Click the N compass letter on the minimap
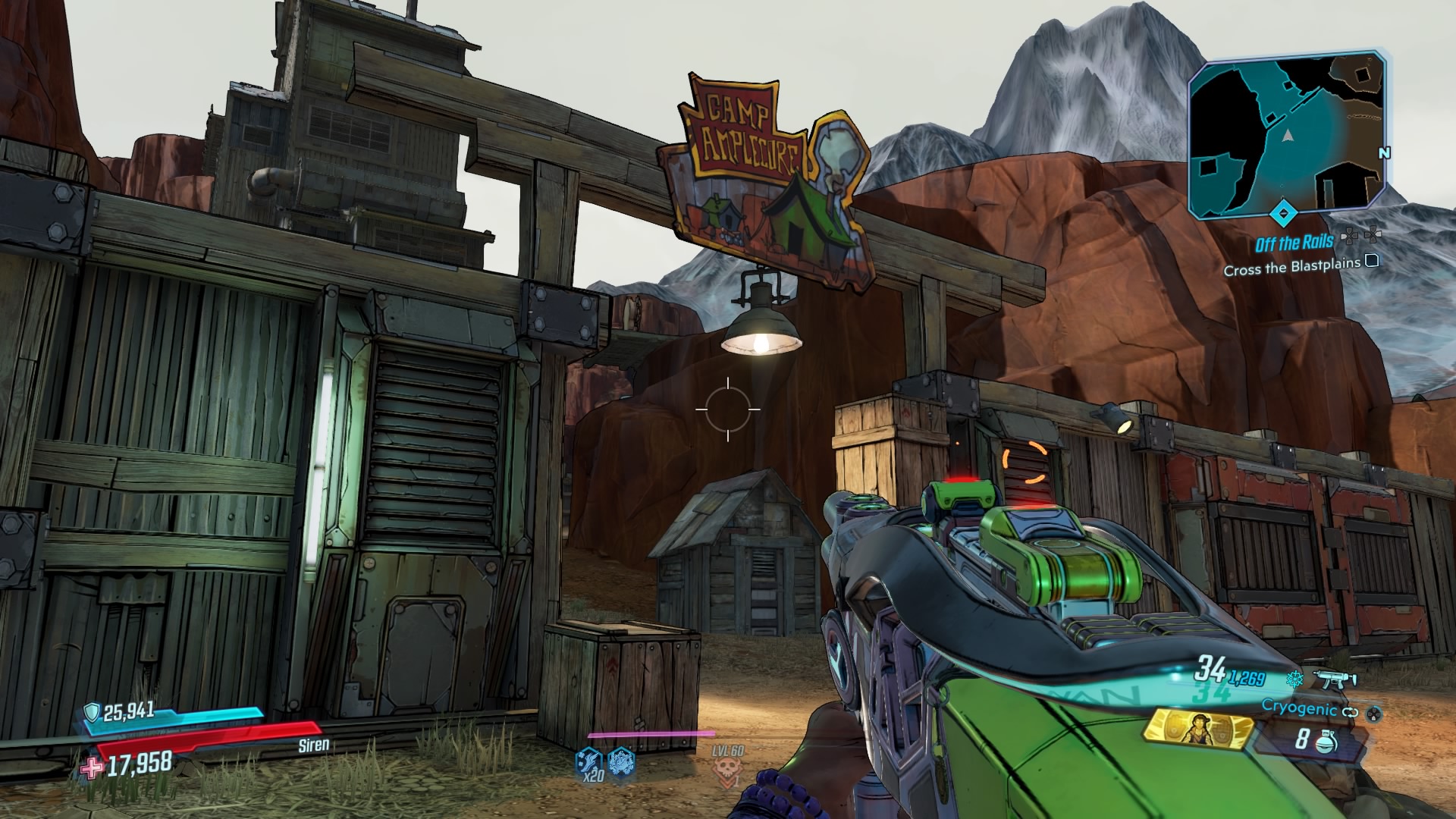Image resolution: width=1456 pixels, height=819 pixels. pos(1383,153)
